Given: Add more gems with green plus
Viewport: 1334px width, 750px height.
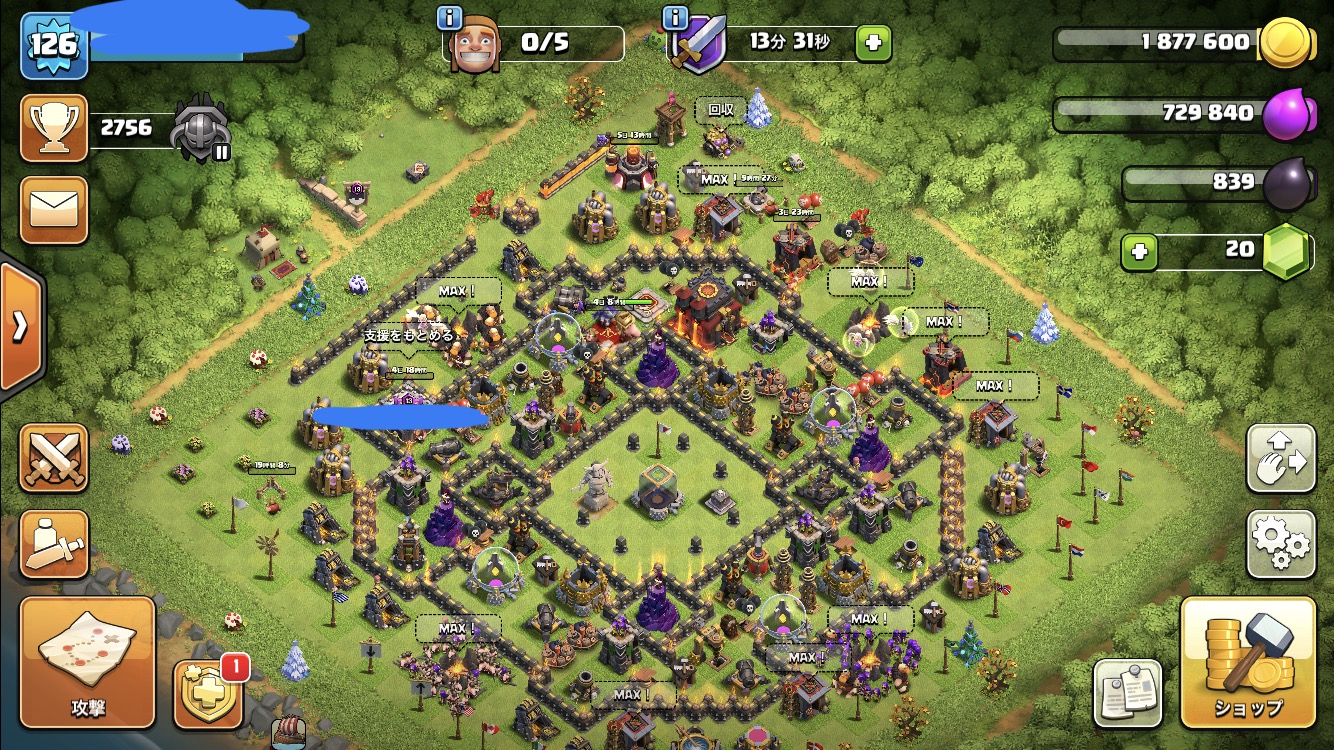Looking at the screenshot, I should point(1139,251).
